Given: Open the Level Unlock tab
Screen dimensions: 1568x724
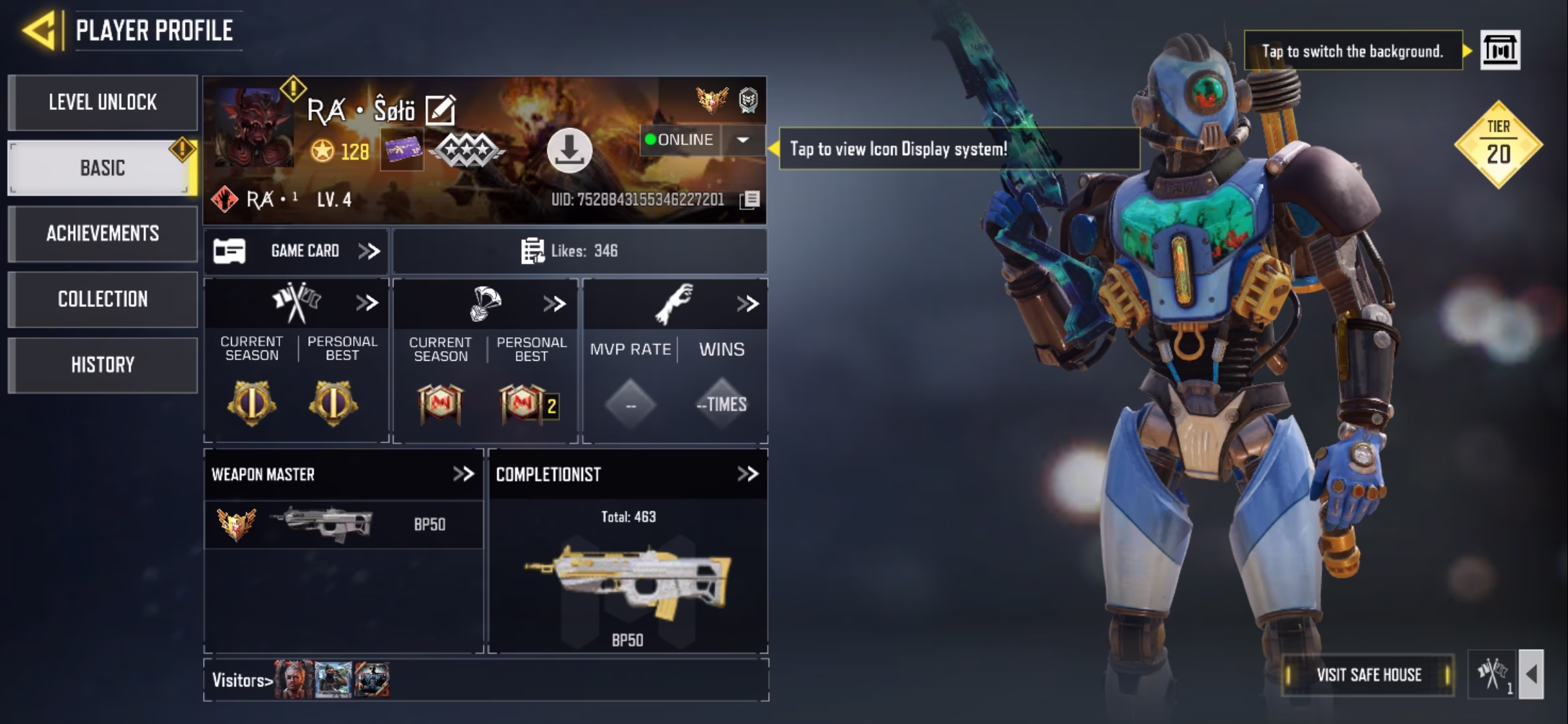Looking at the screenshot, I should (103, 102).
